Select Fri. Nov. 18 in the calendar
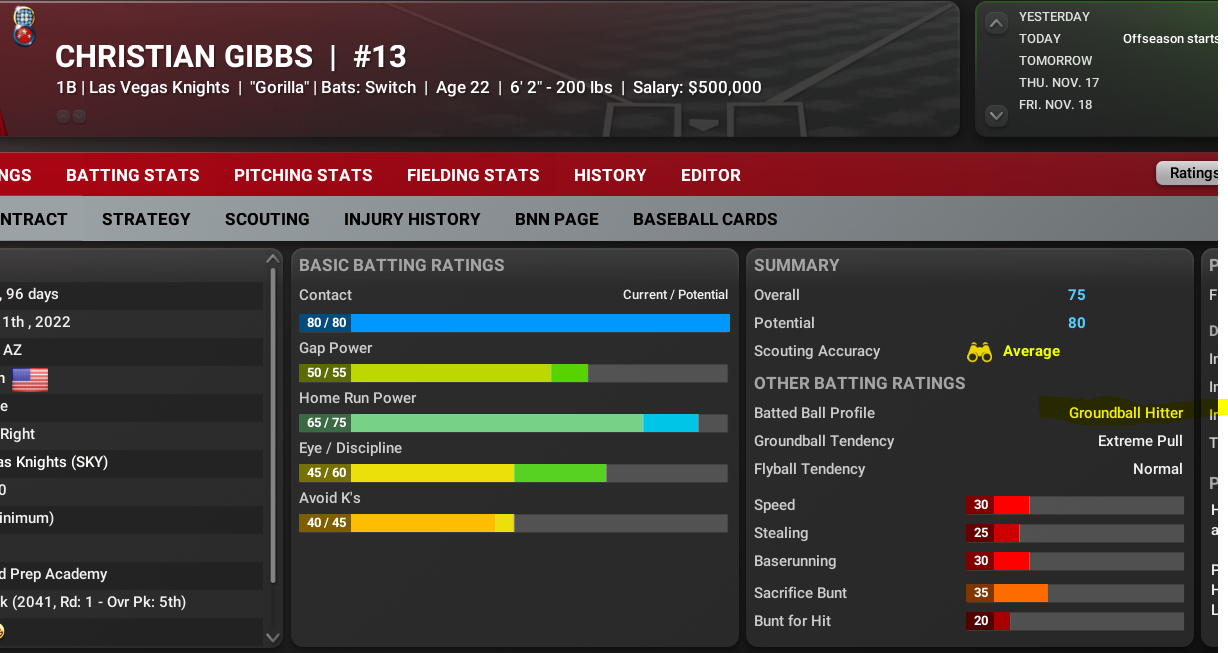The width and height of the screenshot is (1228, 653). [1055, 105]
